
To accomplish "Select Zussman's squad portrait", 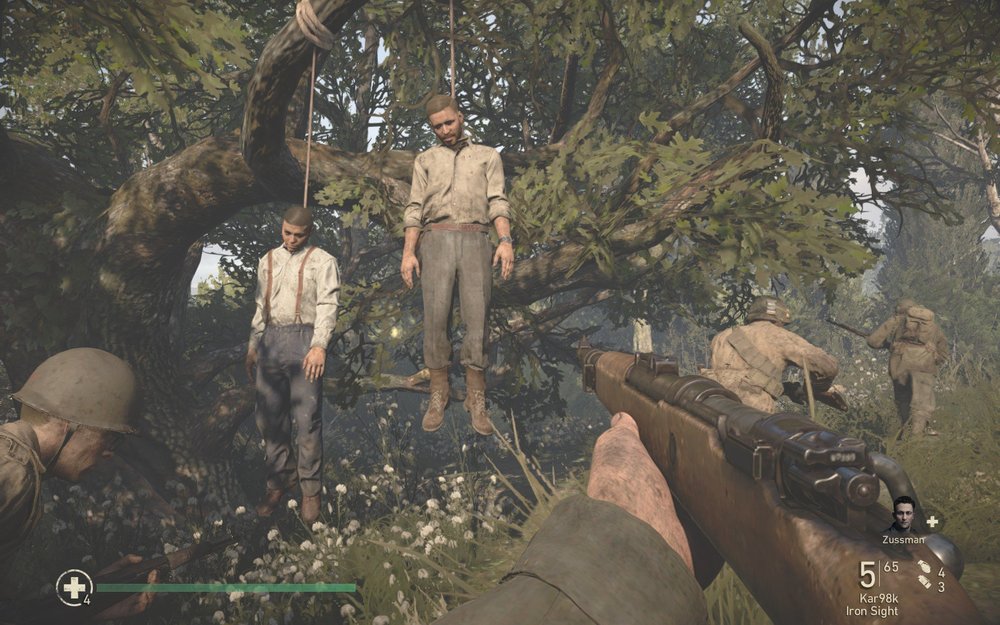I will tap(904, 514).
